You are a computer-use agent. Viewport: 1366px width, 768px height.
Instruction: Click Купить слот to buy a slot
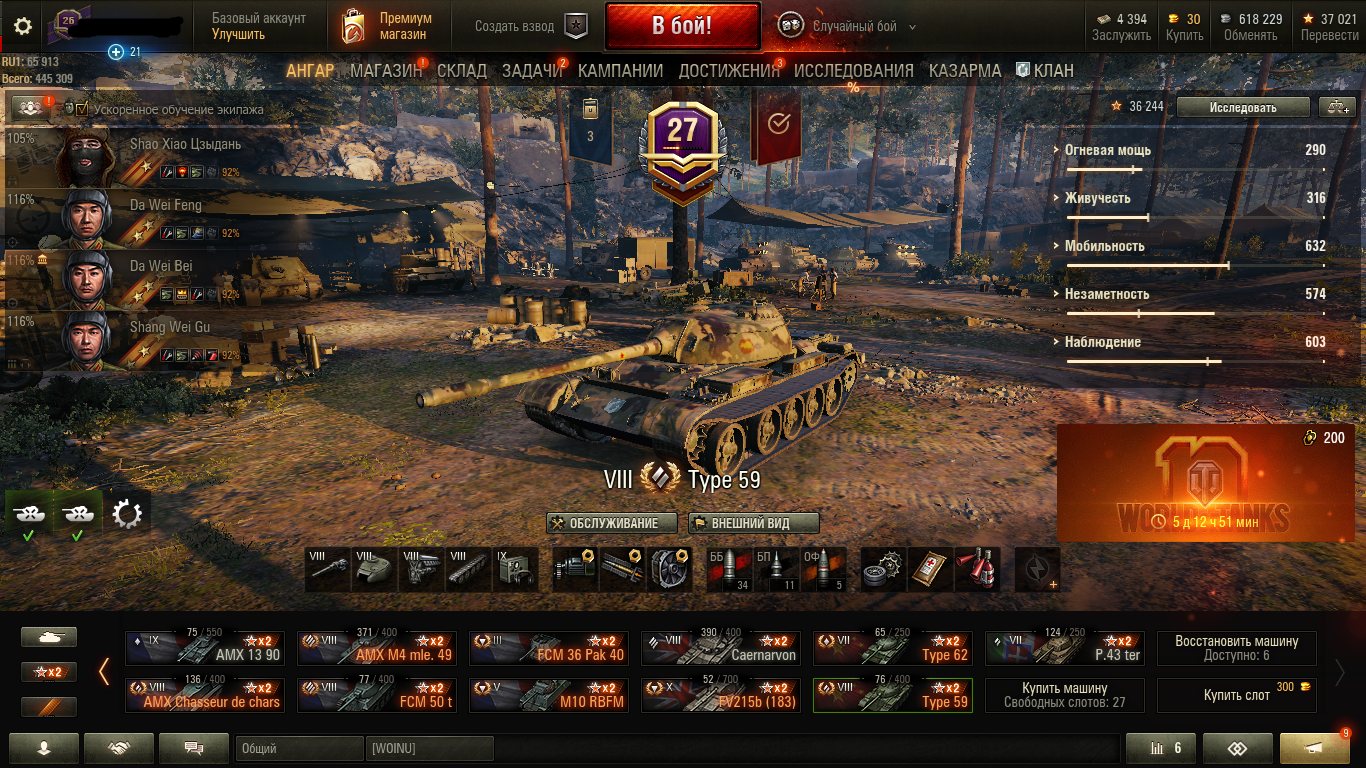click(x=1236, y=695)
